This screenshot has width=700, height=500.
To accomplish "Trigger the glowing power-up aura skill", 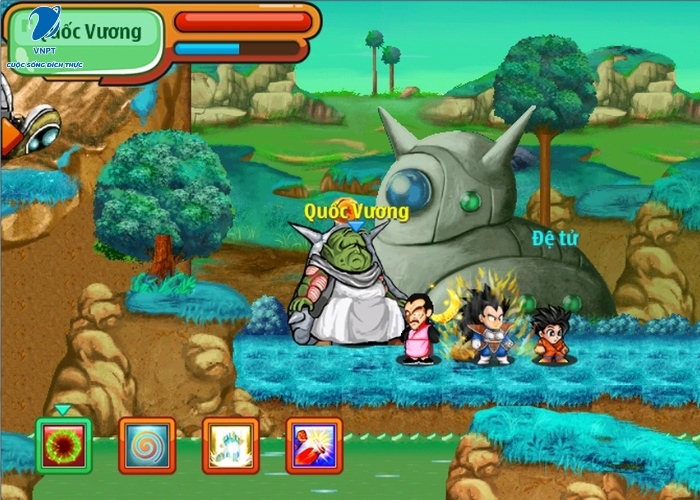I will (x=230, y=445).
